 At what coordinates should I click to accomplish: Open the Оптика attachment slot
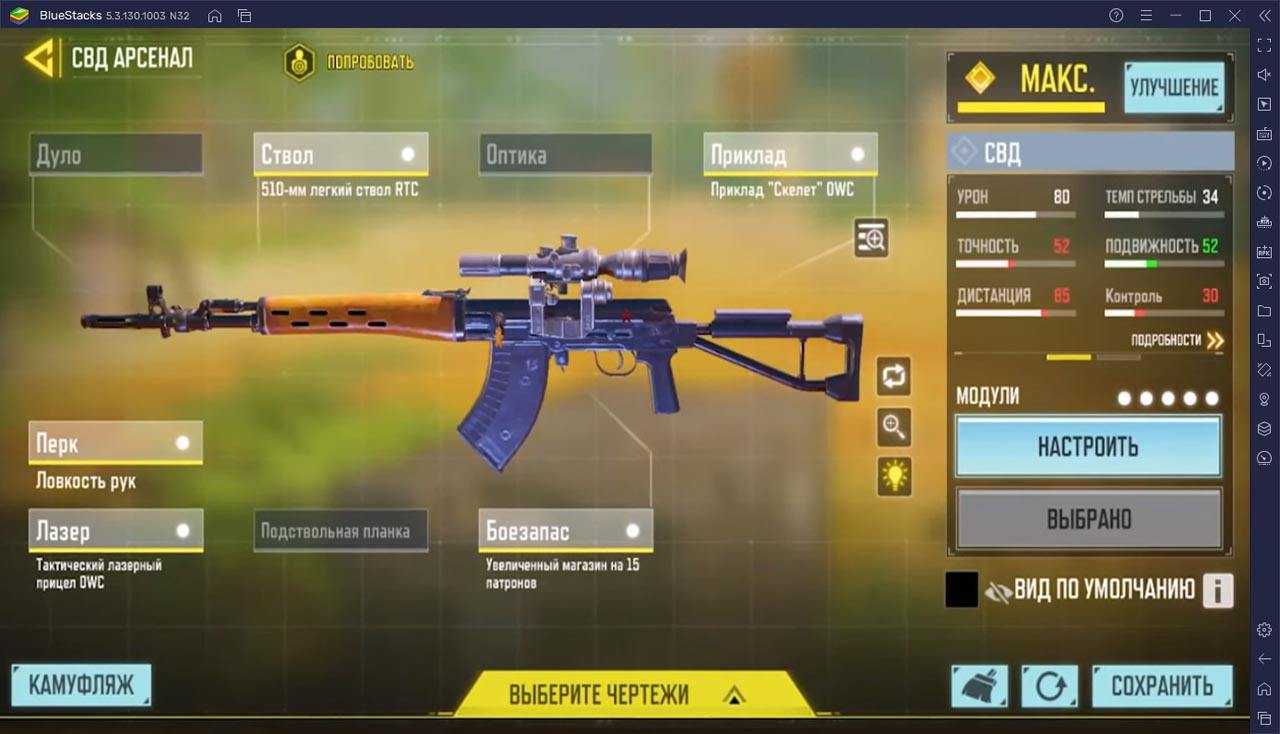[565, 155]
